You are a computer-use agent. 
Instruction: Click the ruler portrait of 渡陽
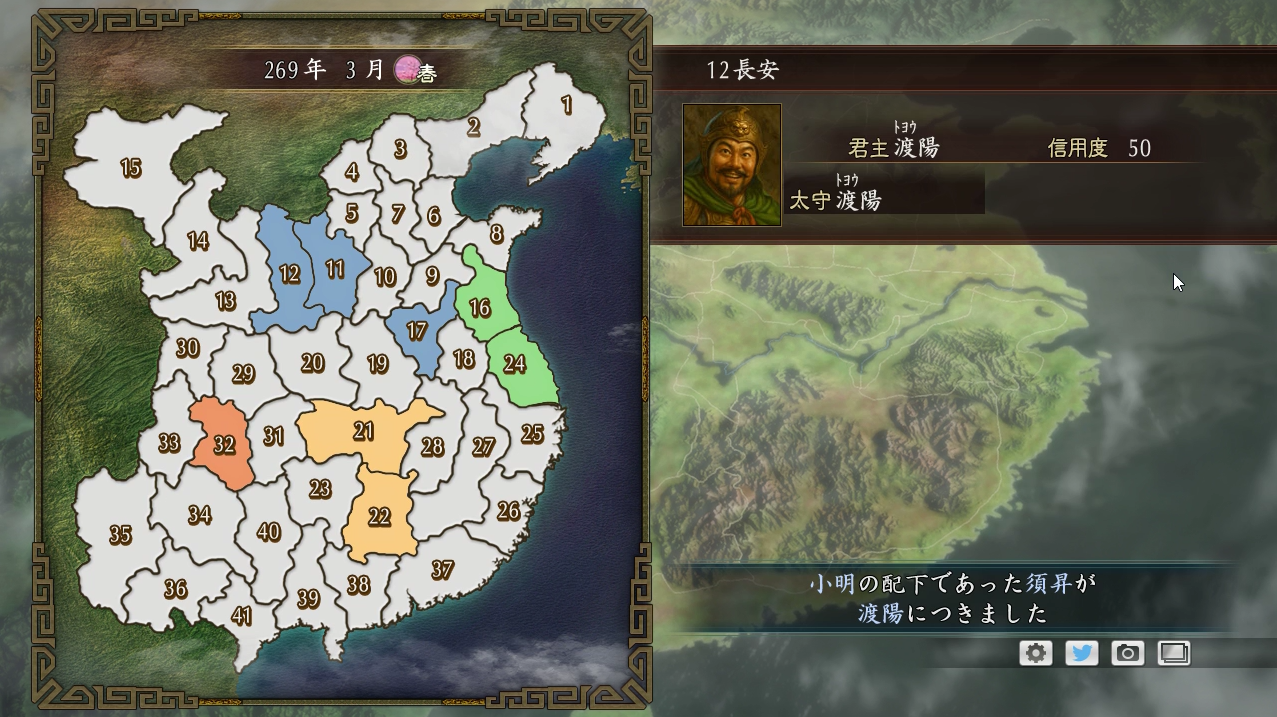(x=732, y=165)
